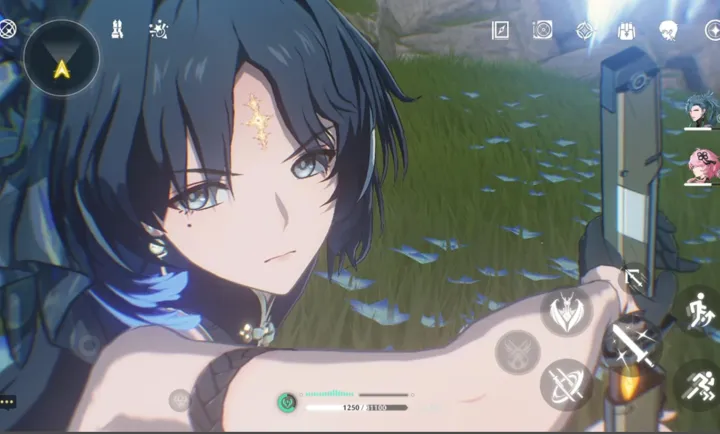The height and width of the screenshot is (434, 720).
Task: Click the square camera-like icon in the top bar
Action: (x=543, y=30)
